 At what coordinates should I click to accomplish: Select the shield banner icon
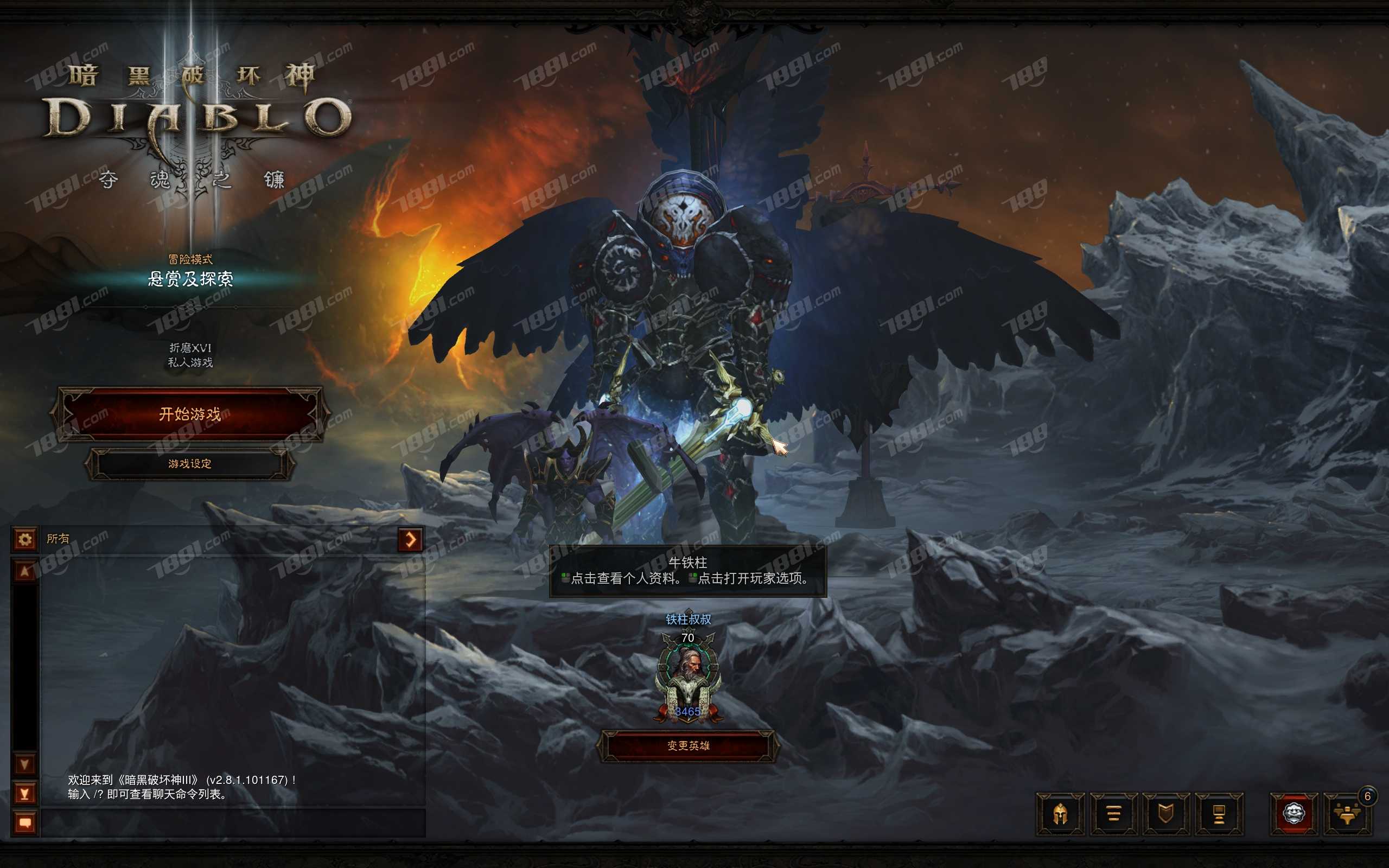click(1165, 814)
